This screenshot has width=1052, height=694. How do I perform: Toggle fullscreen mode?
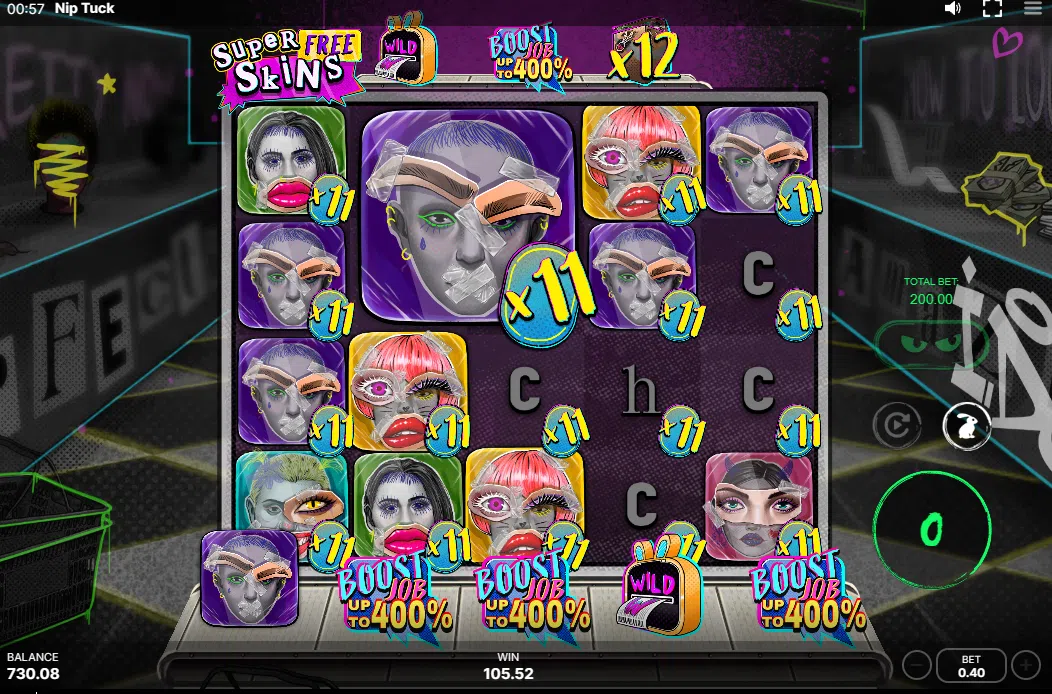click(x=992, y=9)
